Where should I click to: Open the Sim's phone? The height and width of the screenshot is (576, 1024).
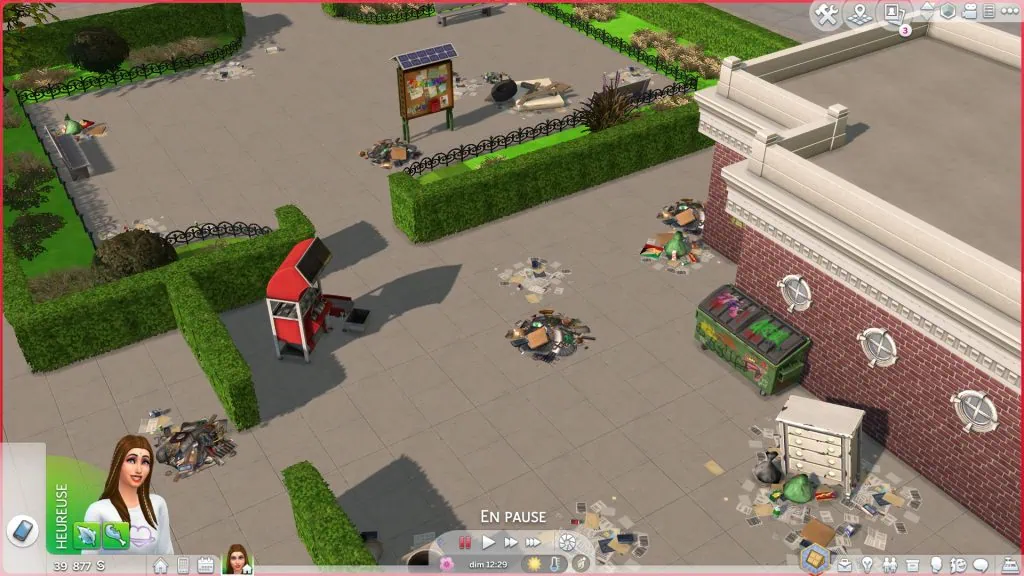click(x=21, y=530)
